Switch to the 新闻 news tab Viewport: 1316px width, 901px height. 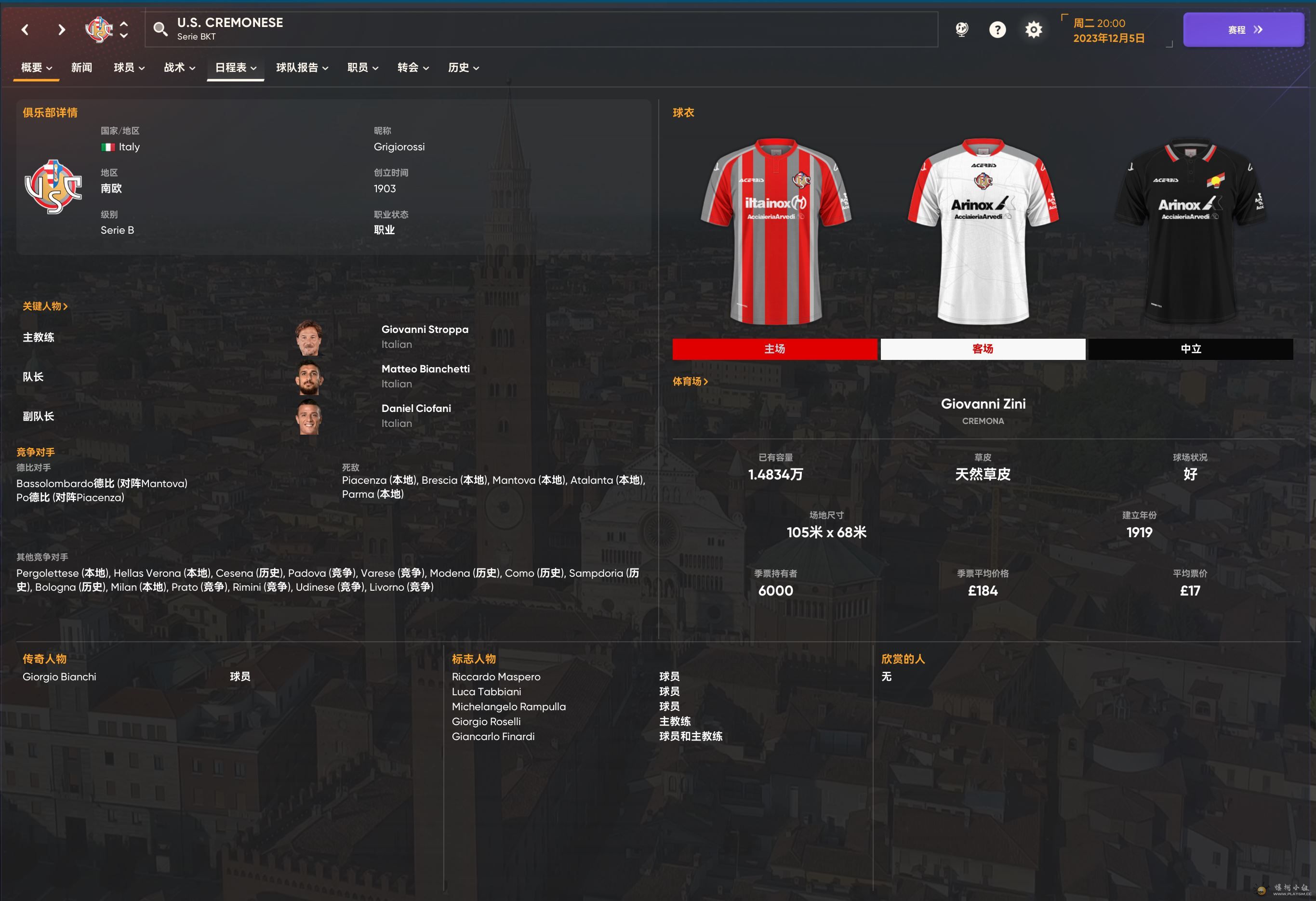[81, 68]
